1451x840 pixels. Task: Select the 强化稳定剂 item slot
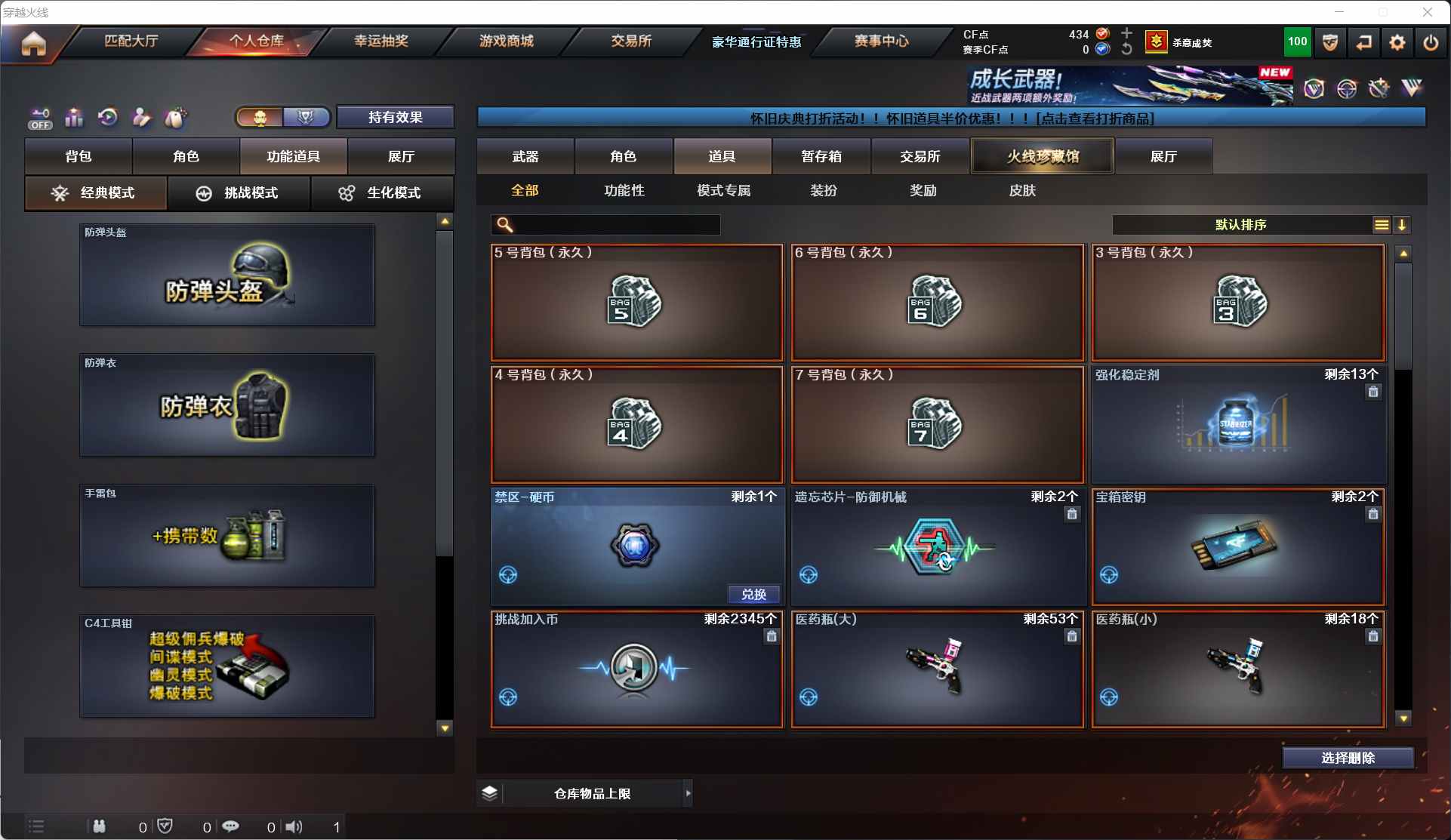click(x=1238, y=425)
